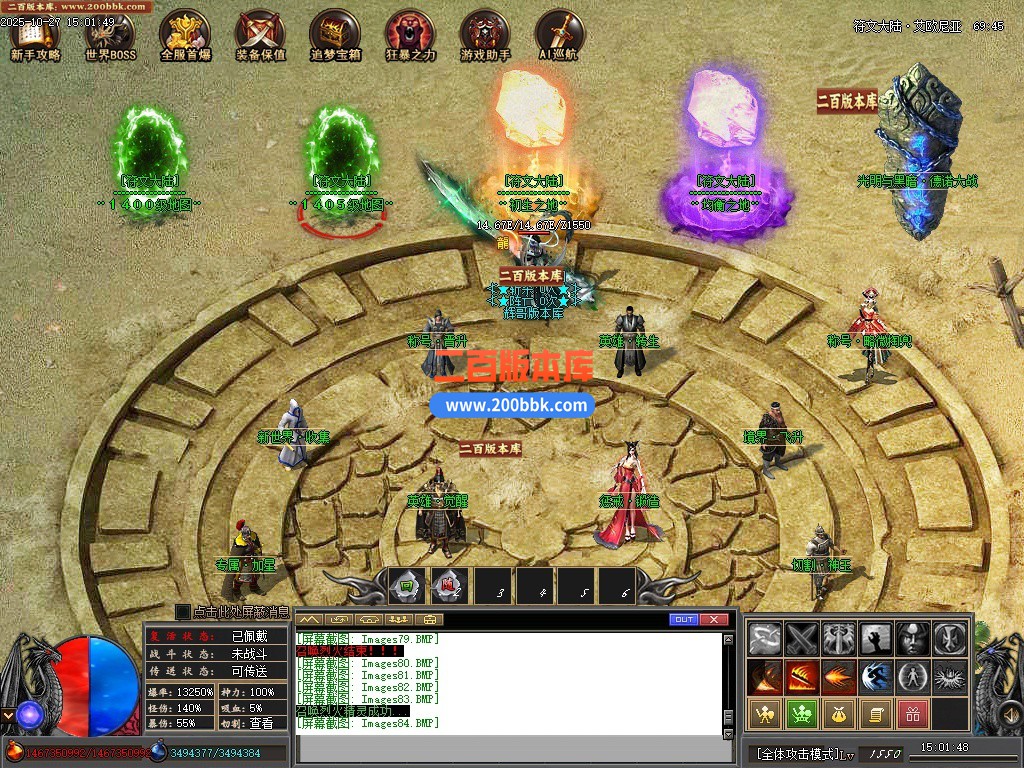Image resolution: width=1024 pixels, height=768 pixels.
Task: Open the yellow money bag button
Action: 838,714
